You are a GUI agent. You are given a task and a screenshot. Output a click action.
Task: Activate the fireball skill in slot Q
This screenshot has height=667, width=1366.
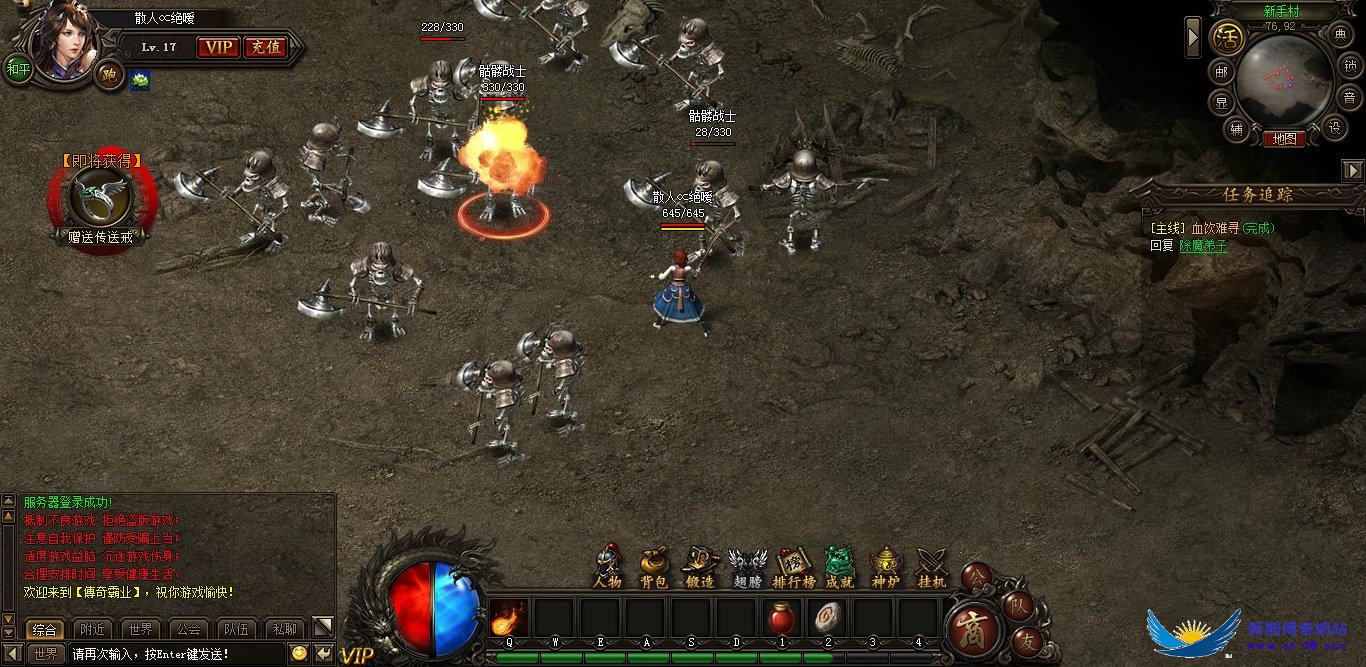[x=509, y=619]
